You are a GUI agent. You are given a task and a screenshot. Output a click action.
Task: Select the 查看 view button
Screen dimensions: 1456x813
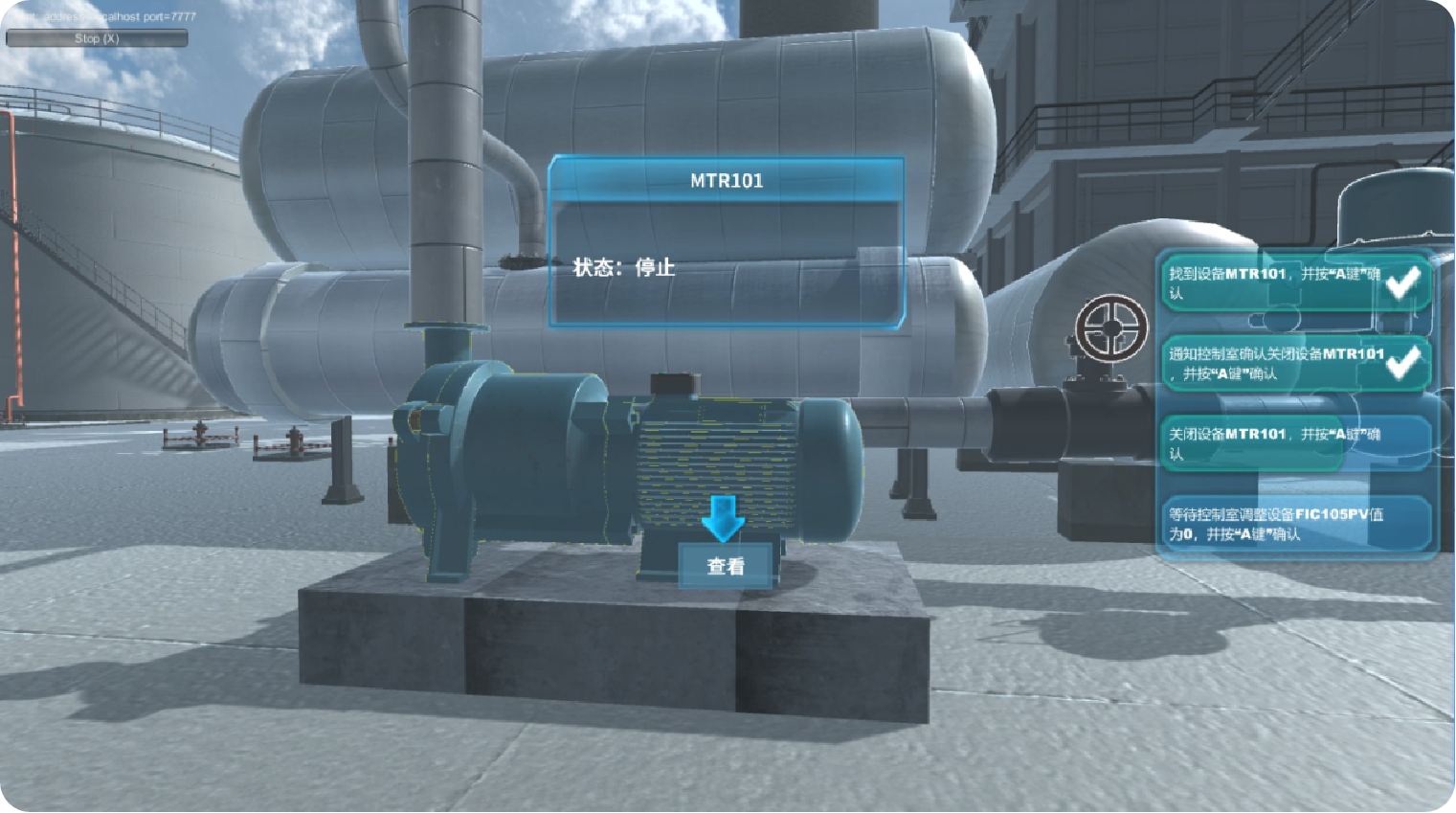pyautogui.click(x=725, y=566)
